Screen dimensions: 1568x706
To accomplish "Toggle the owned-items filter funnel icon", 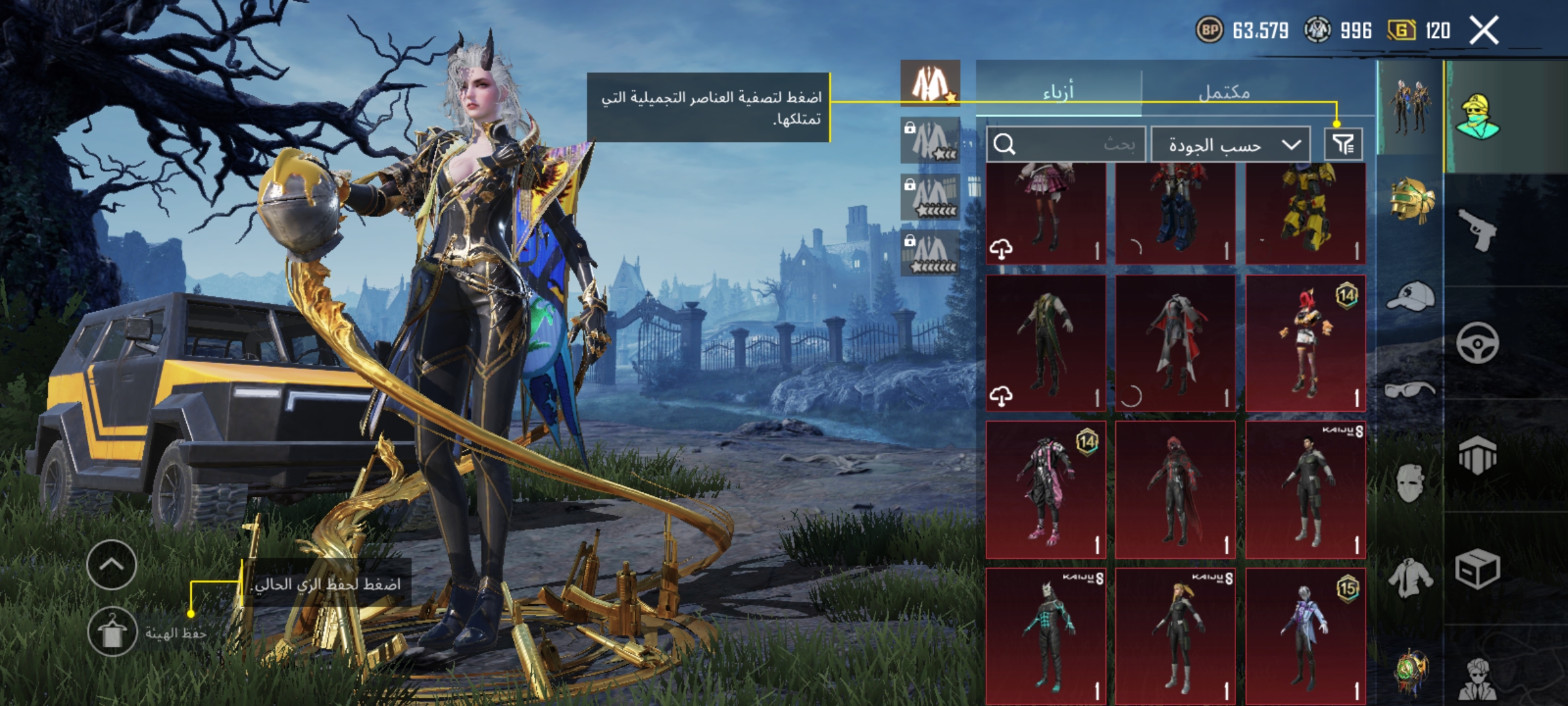I will coord(1343,144).
